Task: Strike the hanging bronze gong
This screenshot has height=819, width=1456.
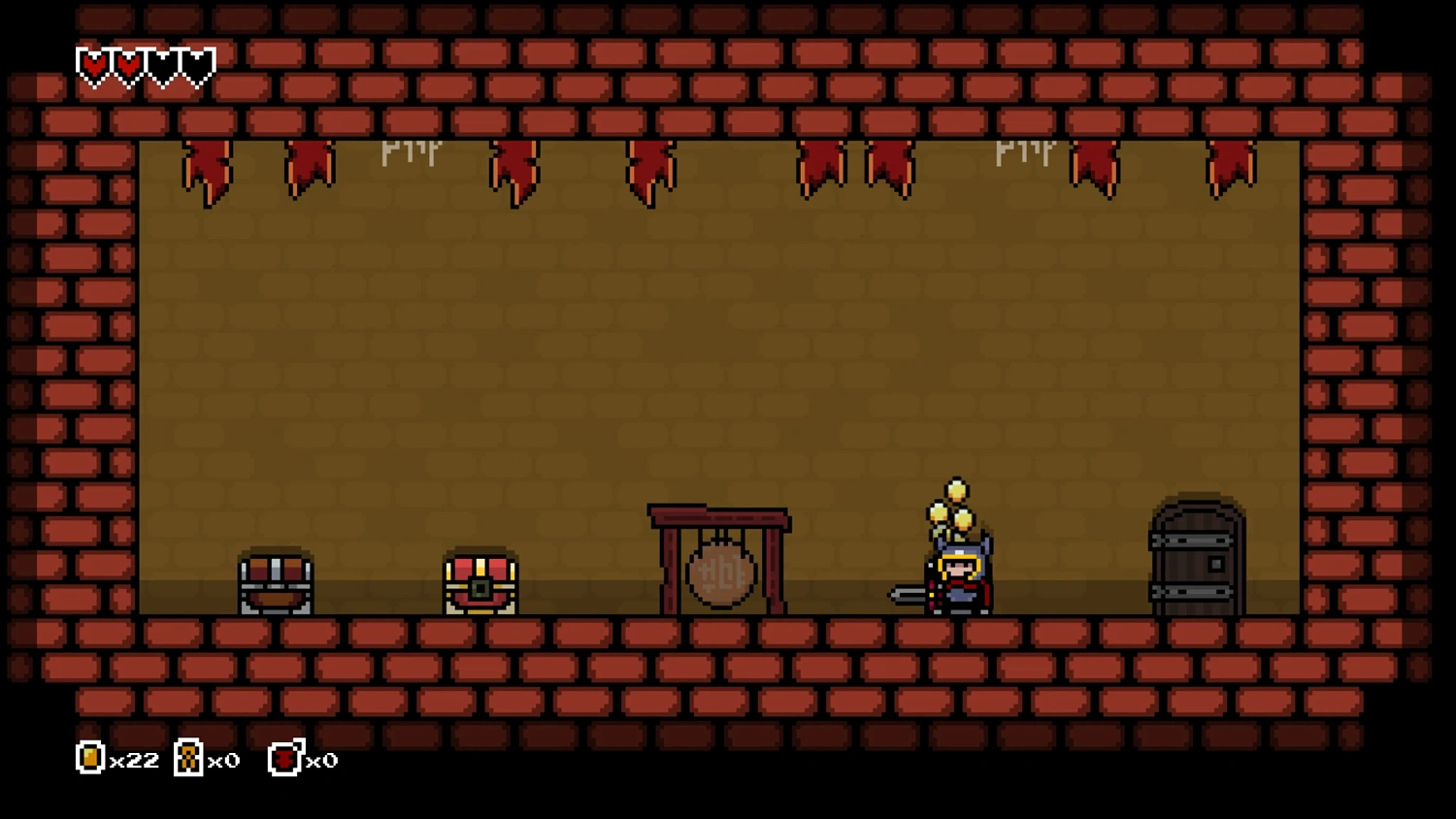Action: pos(720,574)
